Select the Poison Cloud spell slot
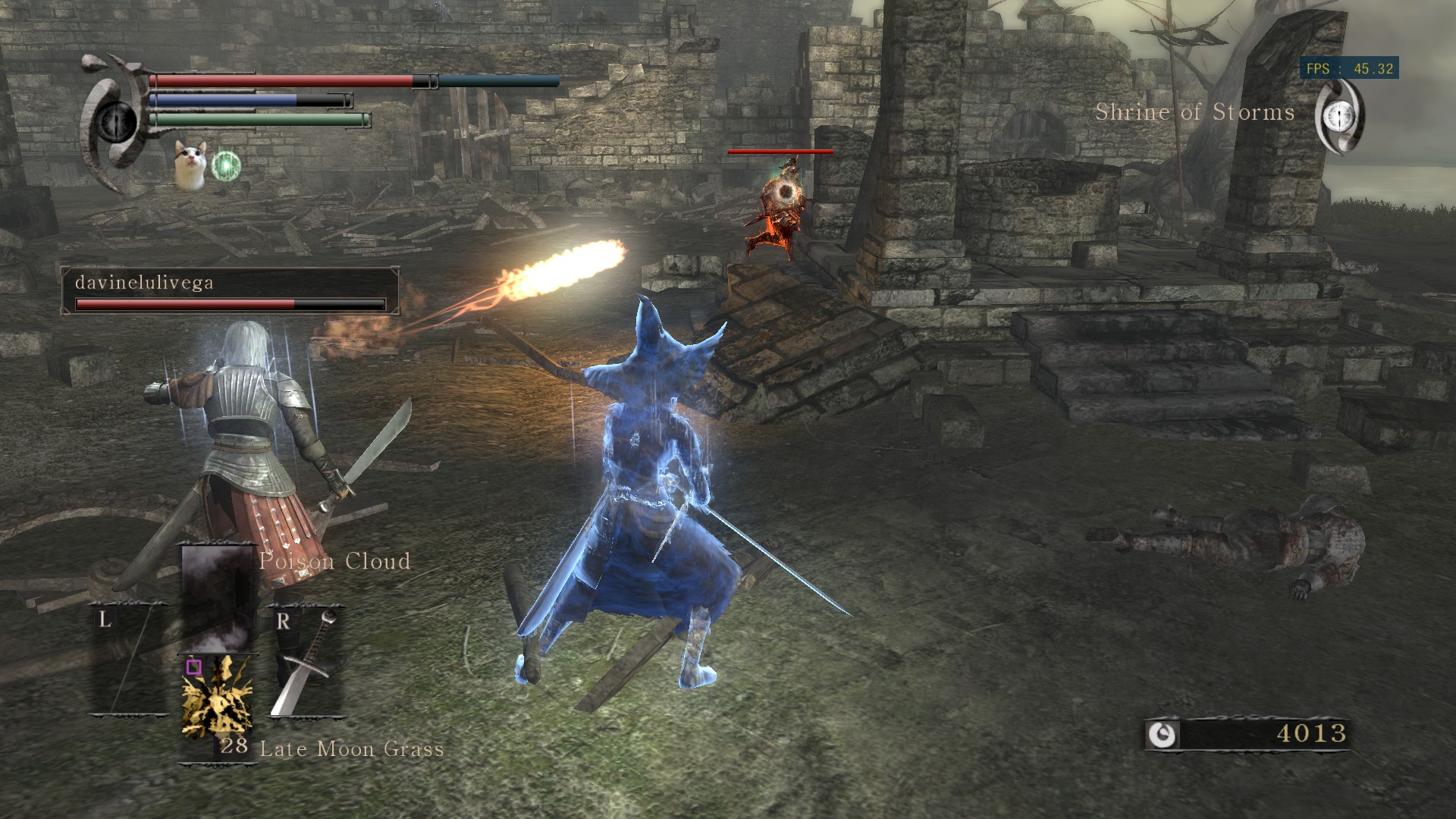The image size is (1456, 819). (x=217, y=598)
